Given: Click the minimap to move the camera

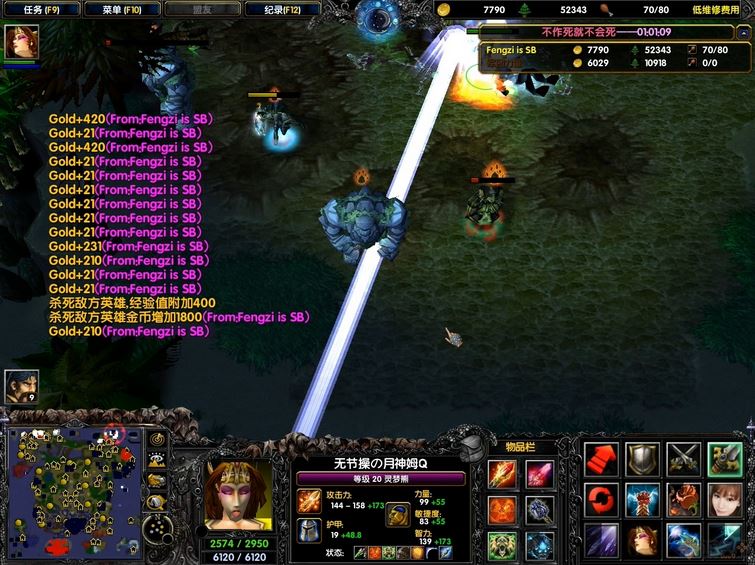Looking at the screenshot, I should (x=70, y=492).
